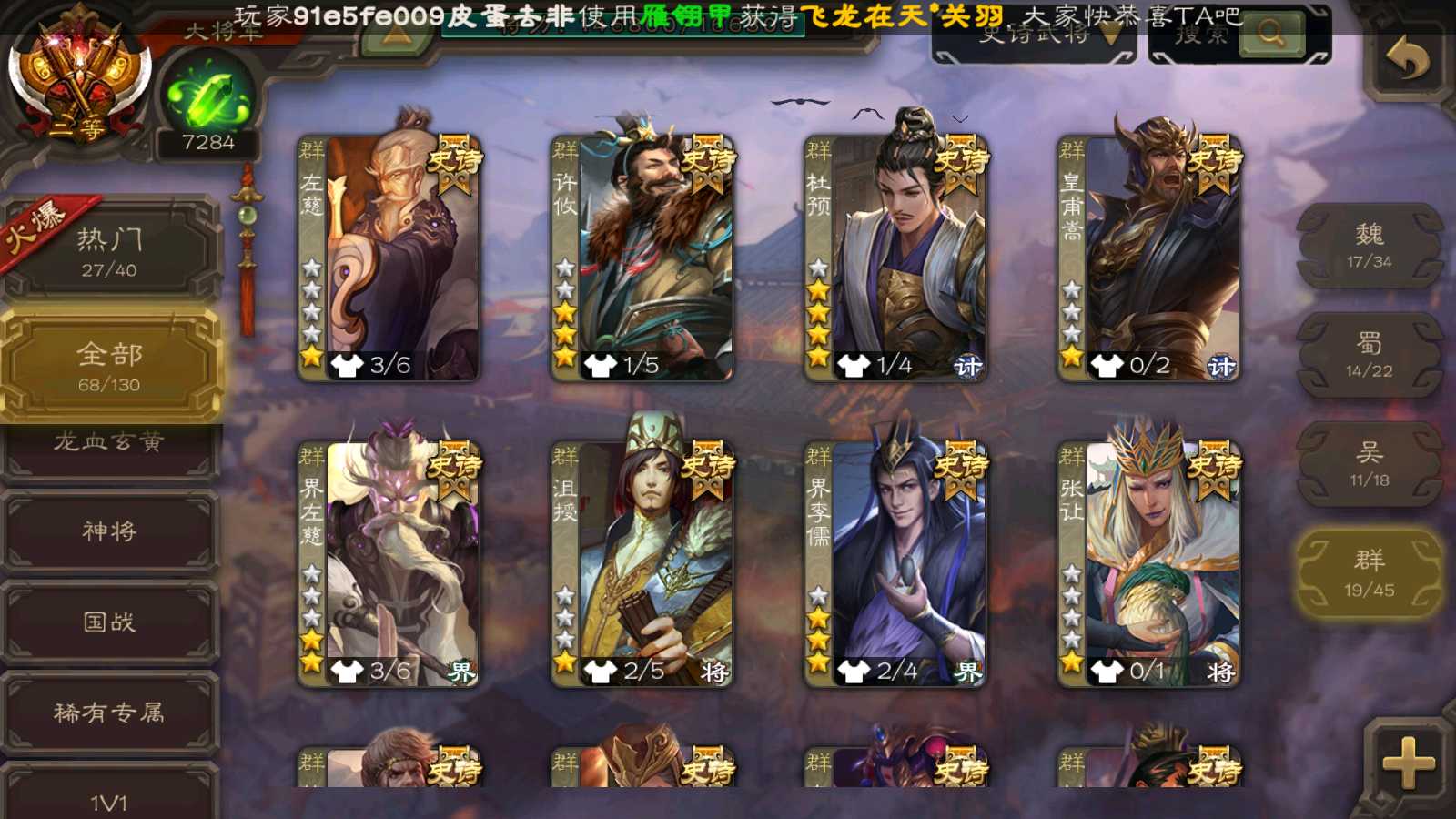Select the 界左慈 hero card

(389, 563)
